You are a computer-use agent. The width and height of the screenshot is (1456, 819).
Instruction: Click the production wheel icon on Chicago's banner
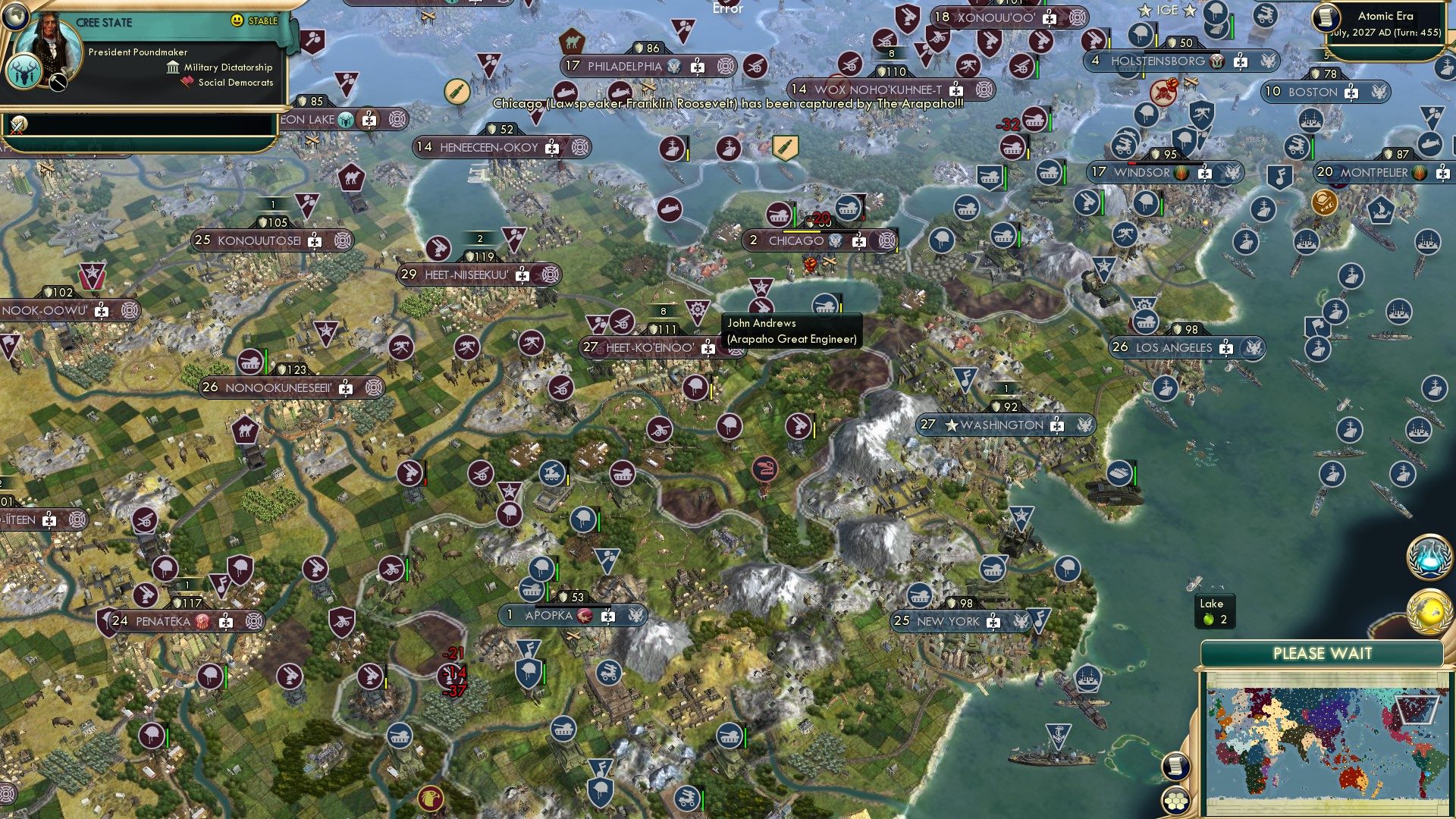click(888, 241)
